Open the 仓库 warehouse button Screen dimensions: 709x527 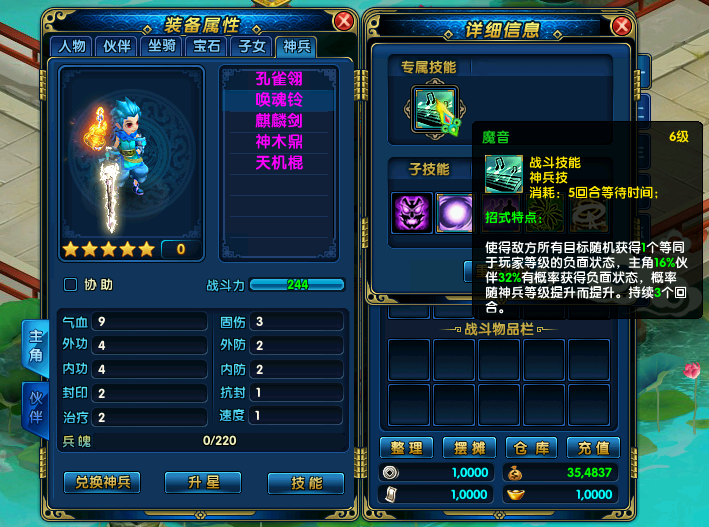pos(530,447)
